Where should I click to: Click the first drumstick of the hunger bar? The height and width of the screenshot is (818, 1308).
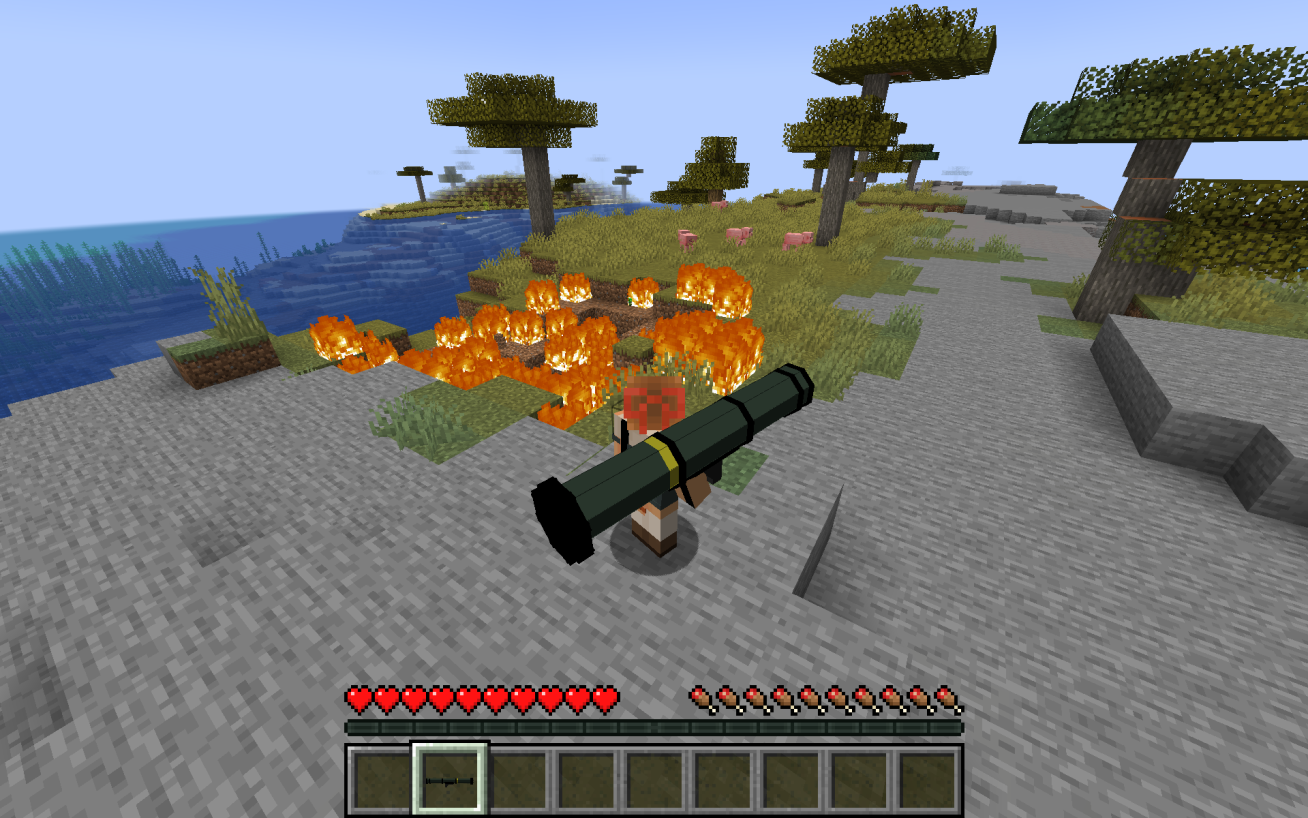point(701,697)
